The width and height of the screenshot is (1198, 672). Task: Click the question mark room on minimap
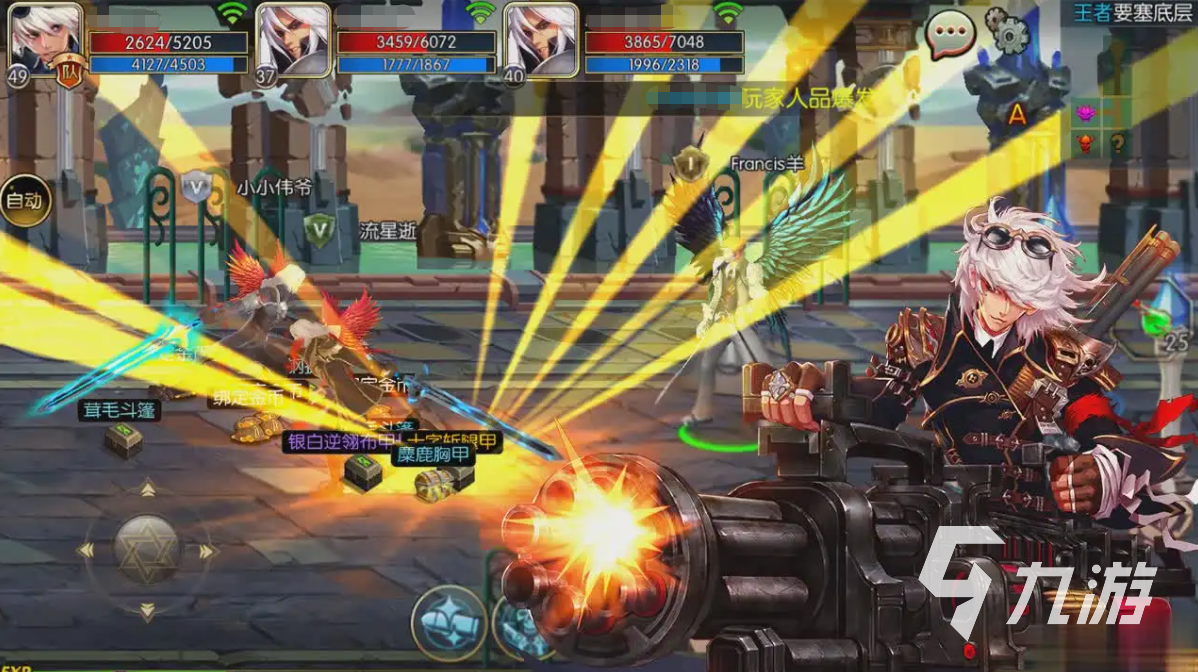coord(1117,143)
